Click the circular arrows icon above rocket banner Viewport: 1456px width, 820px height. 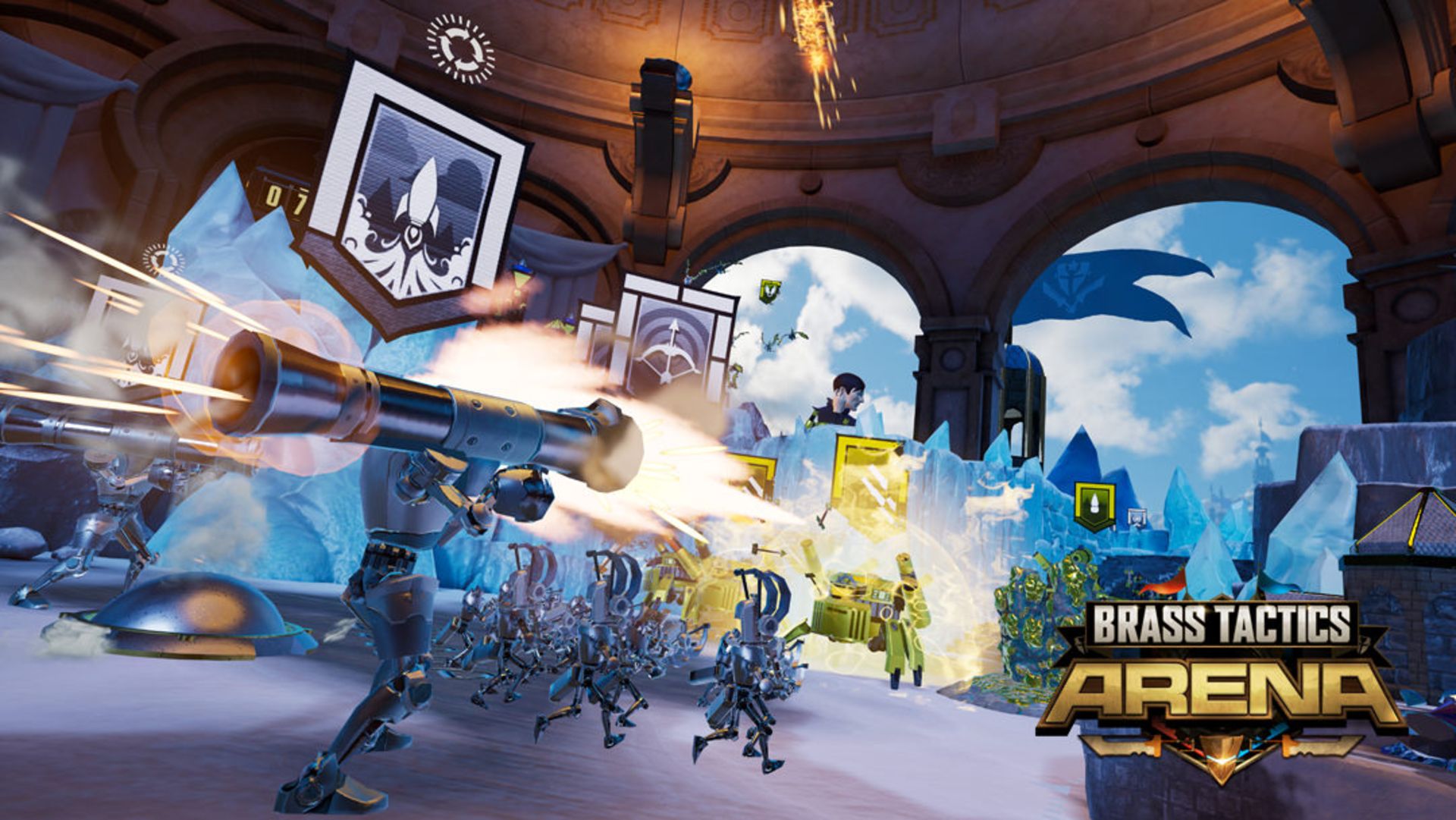pos(460,49)
